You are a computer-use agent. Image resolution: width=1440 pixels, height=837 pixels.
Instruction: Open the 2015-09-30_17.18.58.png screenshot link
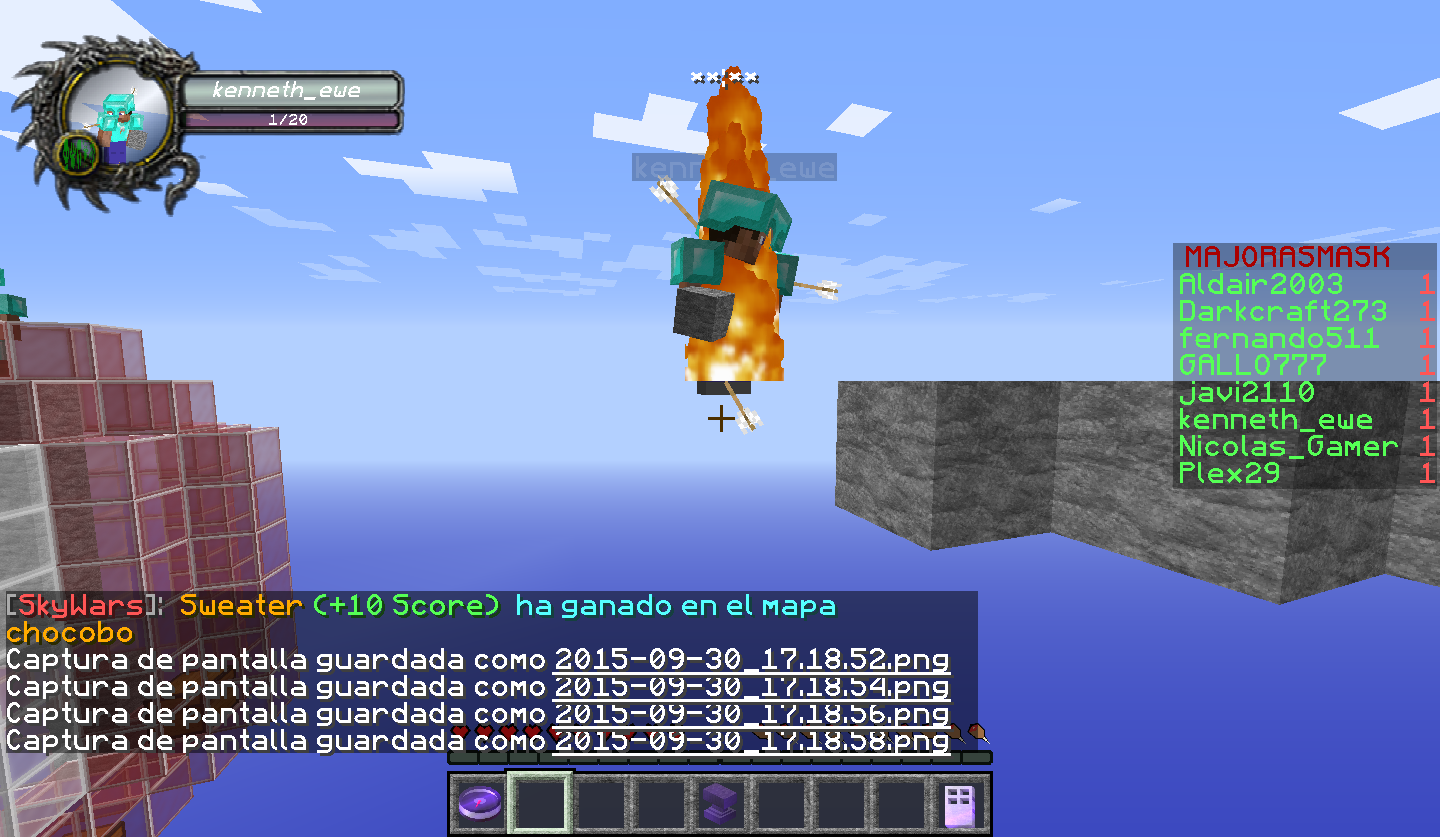tap(751, 741)
